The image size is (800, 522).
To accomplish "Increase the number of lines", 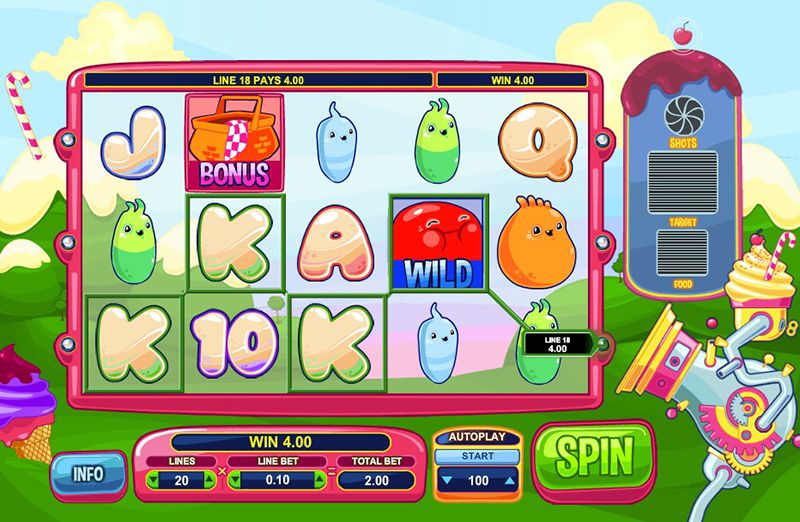I will (x=209, y=480).
